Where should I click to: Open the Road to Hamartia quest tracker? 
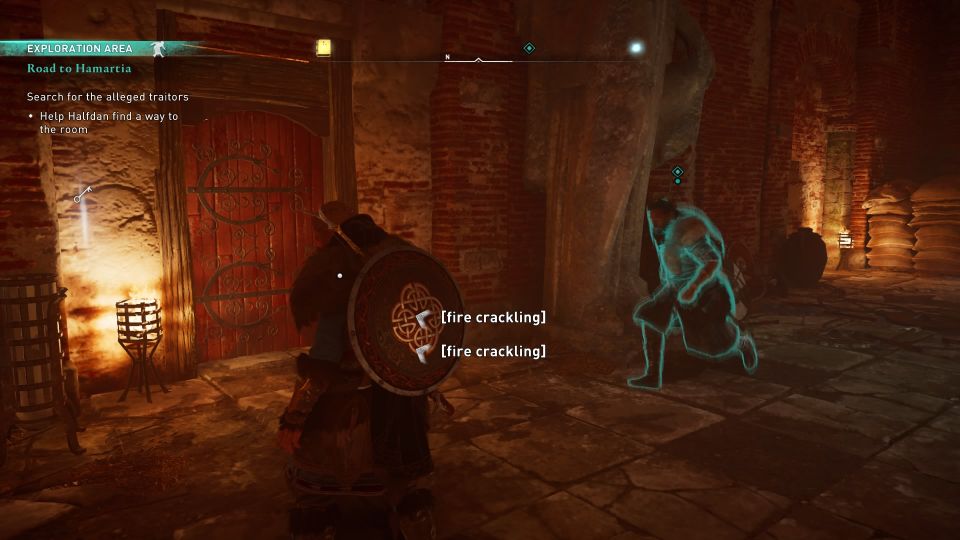[79, 69]
